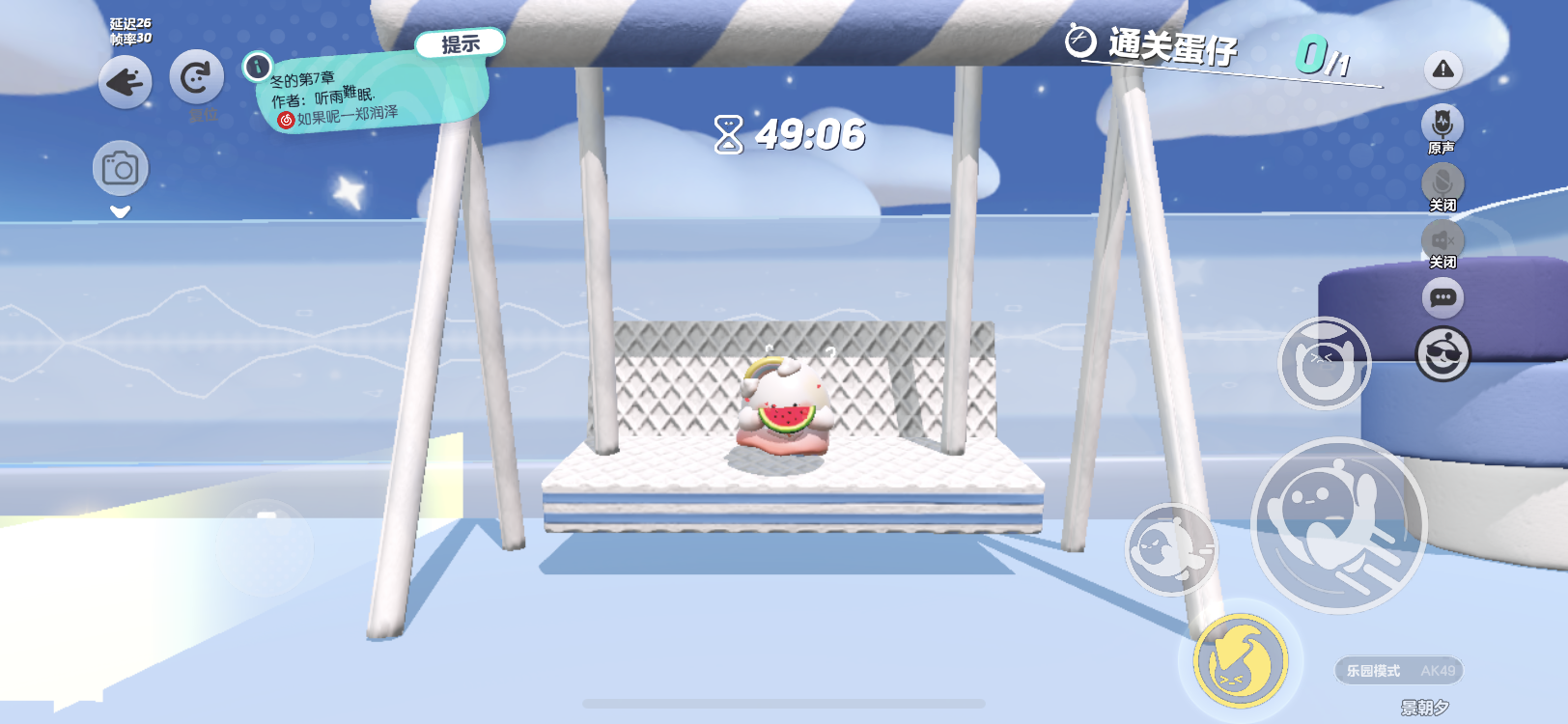Toggle the 原声 voice changer icon
Image resolution: width=1568 pixels, height=724 pixels.
click(1442, 125)
